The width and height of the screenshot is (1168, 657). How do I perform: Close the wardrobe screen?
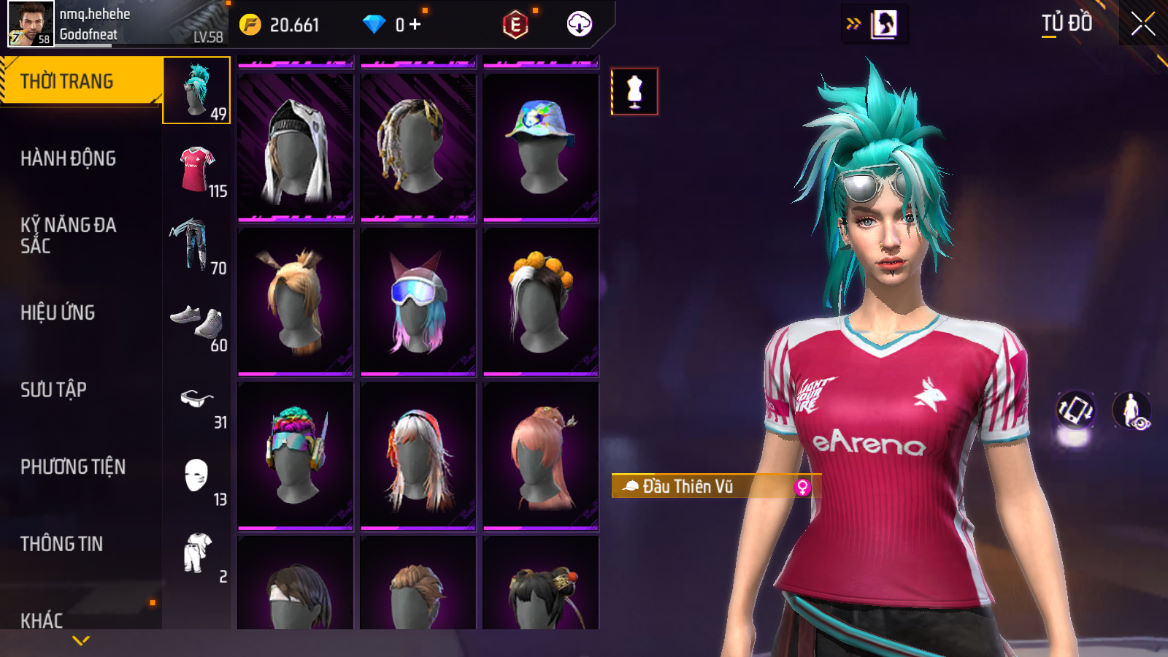[x=1143, y=25]
